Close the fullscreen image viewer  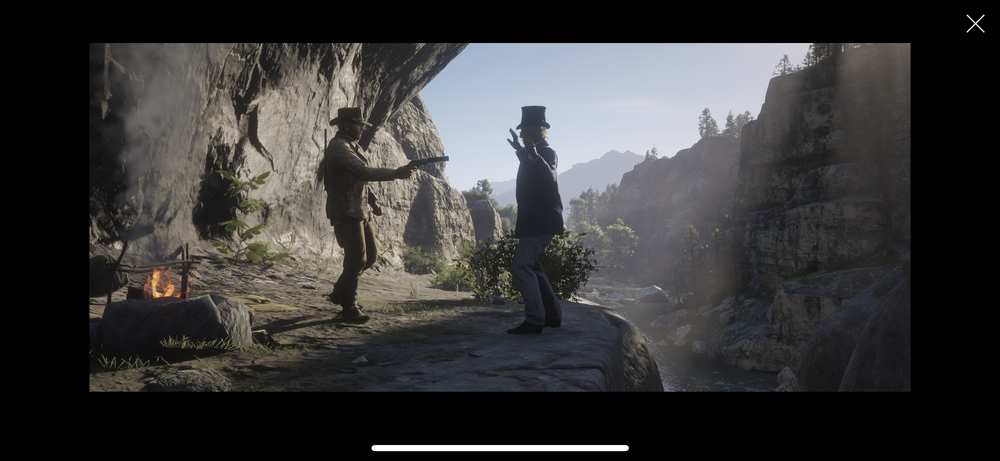pyautogui.click(x=975, y=24)
